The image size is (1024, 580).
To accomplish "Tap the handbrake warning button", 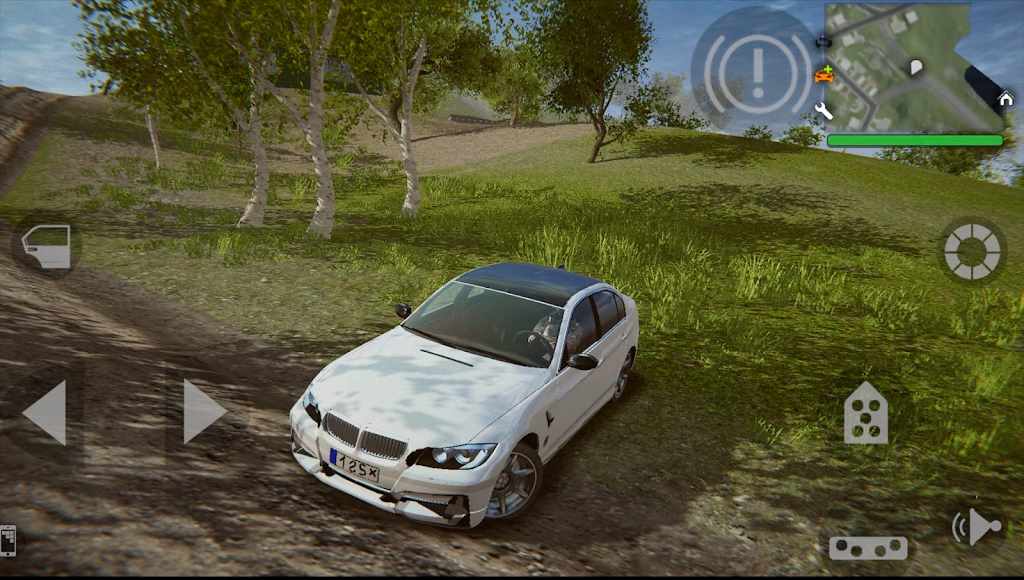I will click(x=756, y=67).
